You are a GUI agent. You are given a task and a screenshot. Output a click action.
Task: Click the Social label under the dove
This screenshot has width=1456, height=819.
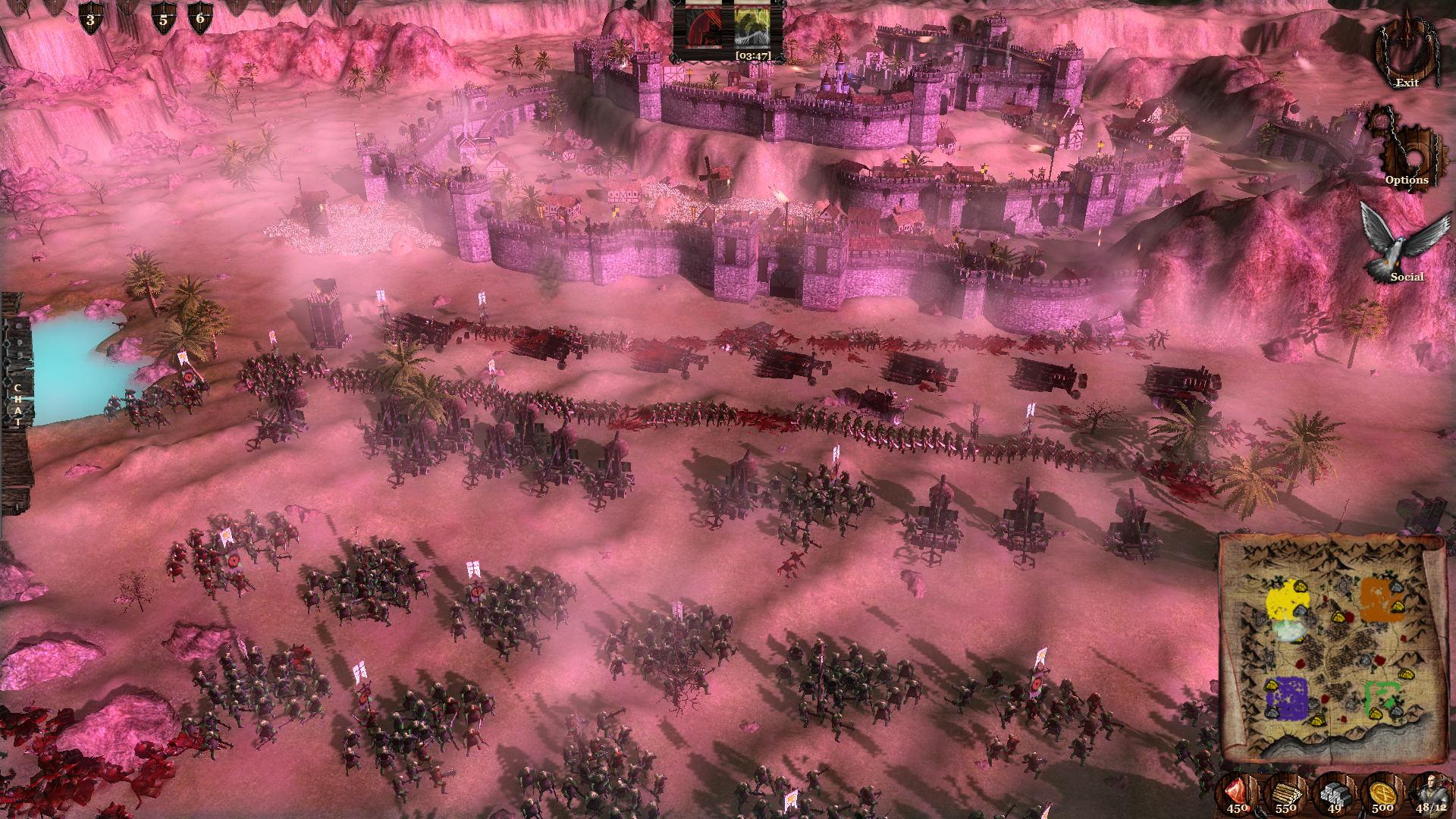(1407, 277)
